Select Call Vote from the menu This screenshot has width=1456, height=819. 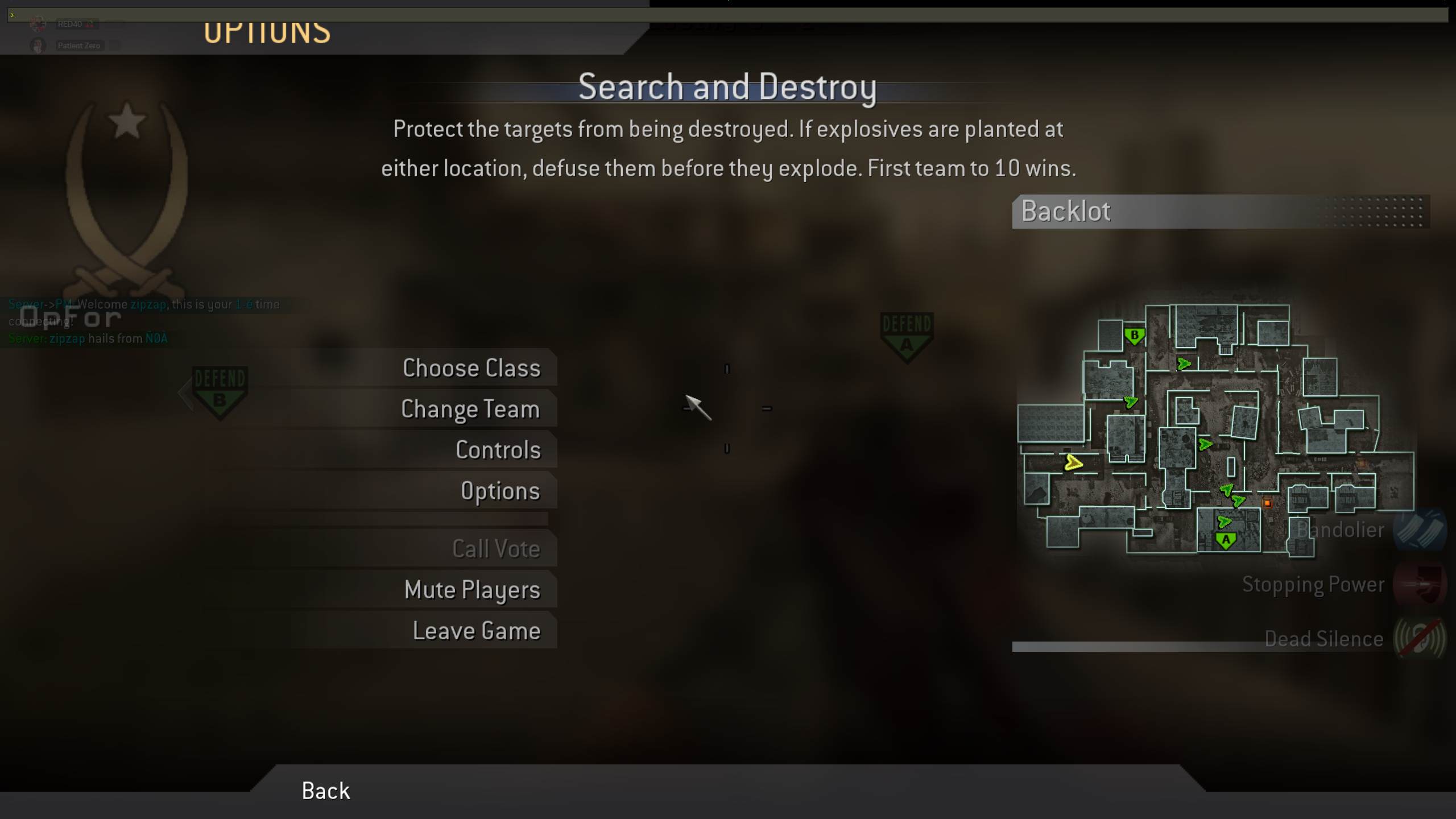click(x=496, y=548)
